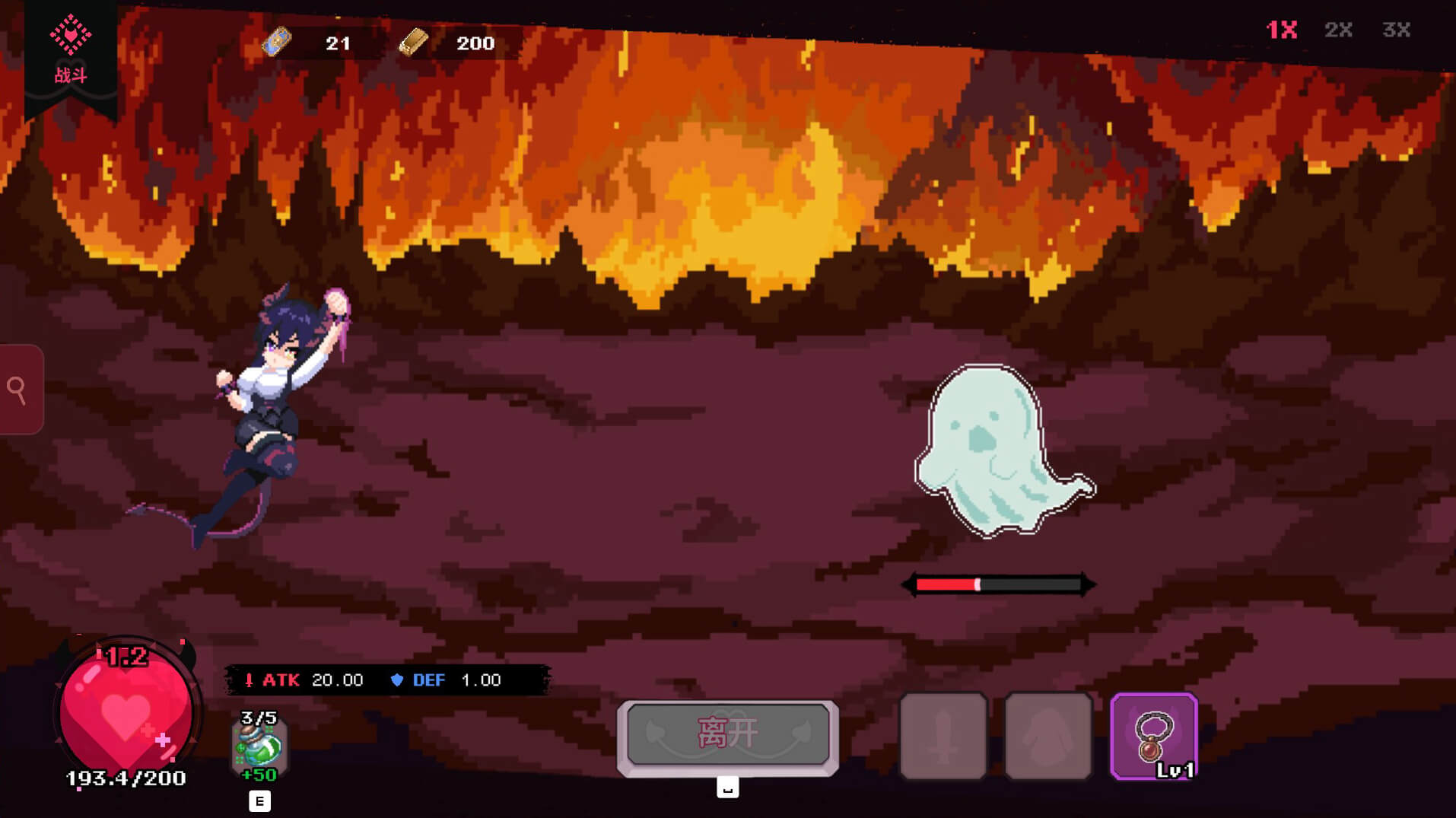Image resolution: width=1456 pixels, height=818 pixels.
Task: Use the green +50 healing potion
Action: 259,747
